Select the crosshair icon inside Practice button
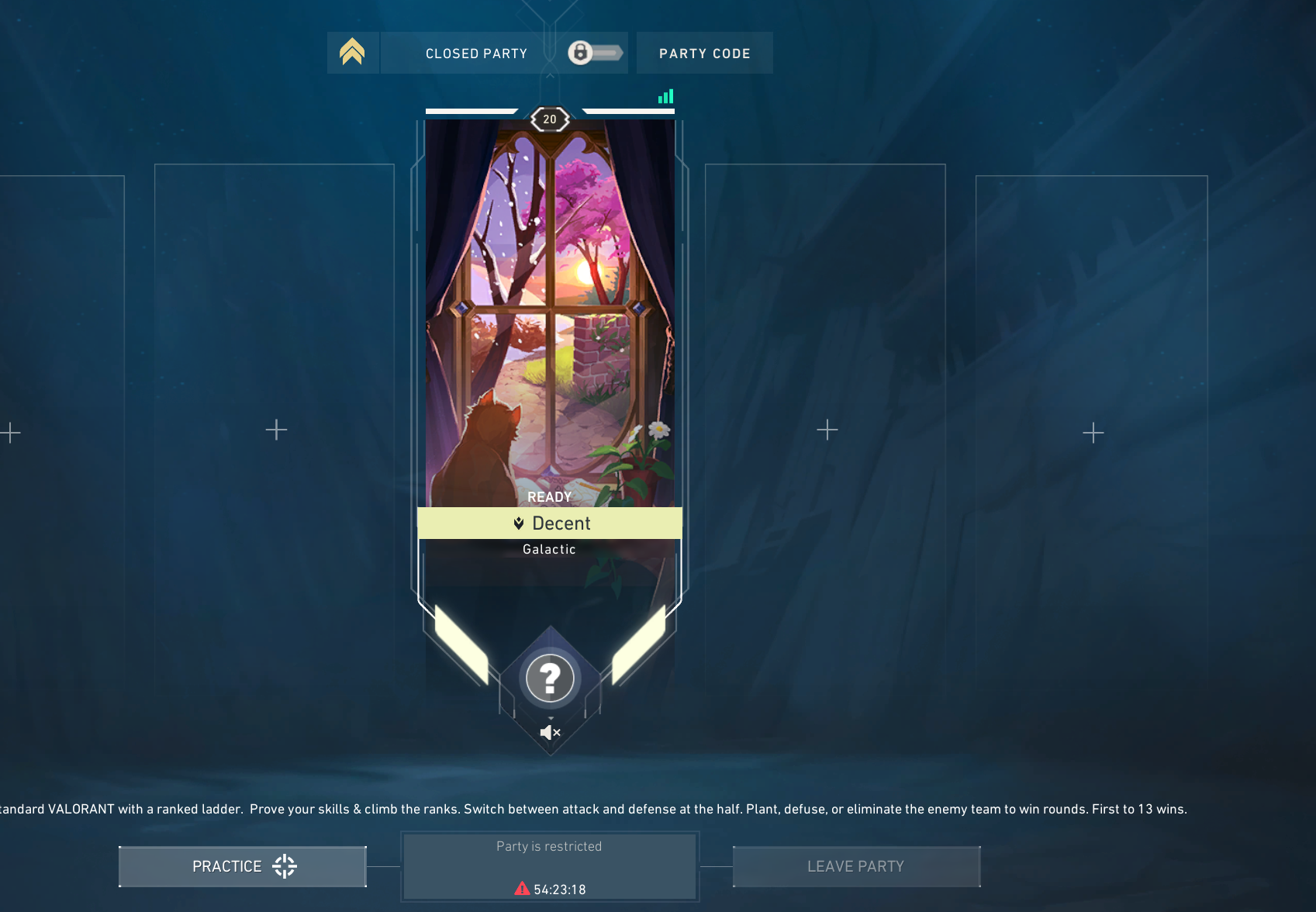Viewport: 1316px width, 912px height. (x=284, y=865)
